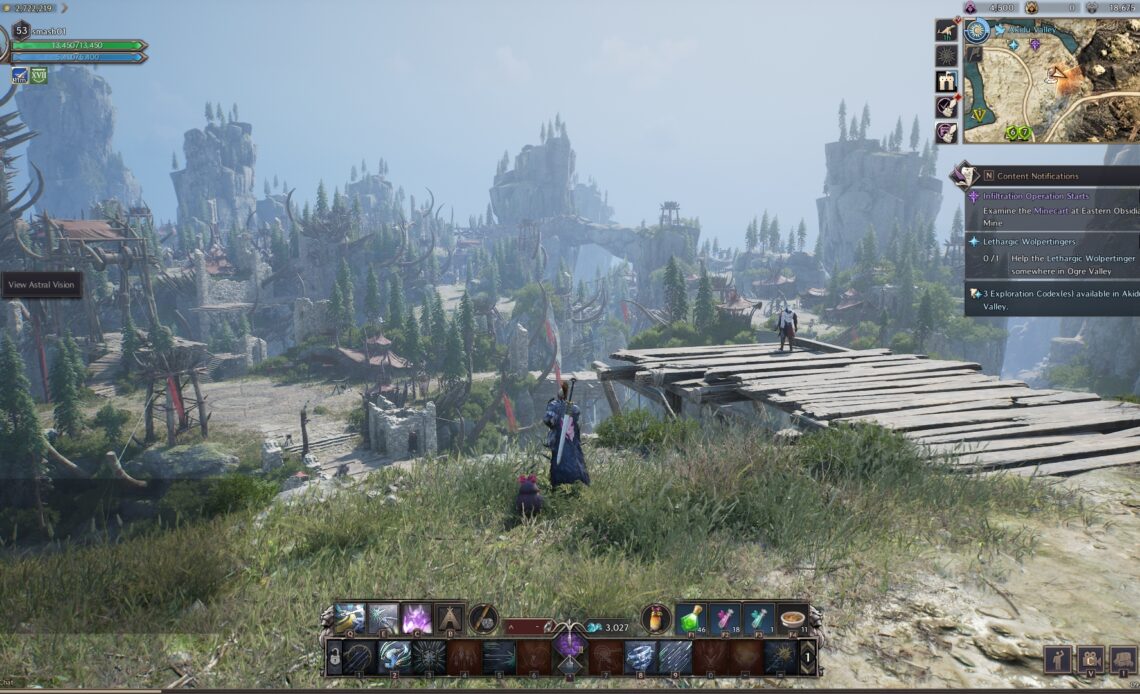Activate the arrow rain skill icon
This screenshot has width=1140, height=694.
tap(675, 657)
